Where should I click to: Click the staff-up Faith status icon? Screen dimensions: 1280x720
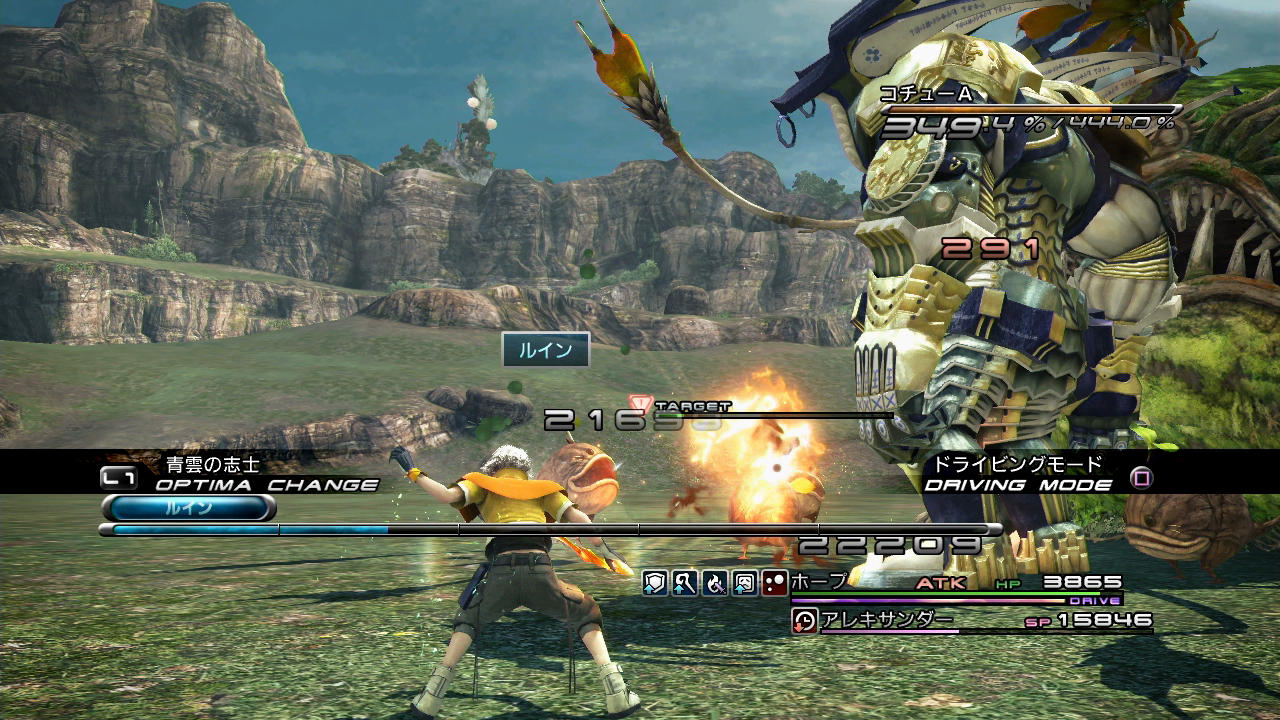pos(684,583)
